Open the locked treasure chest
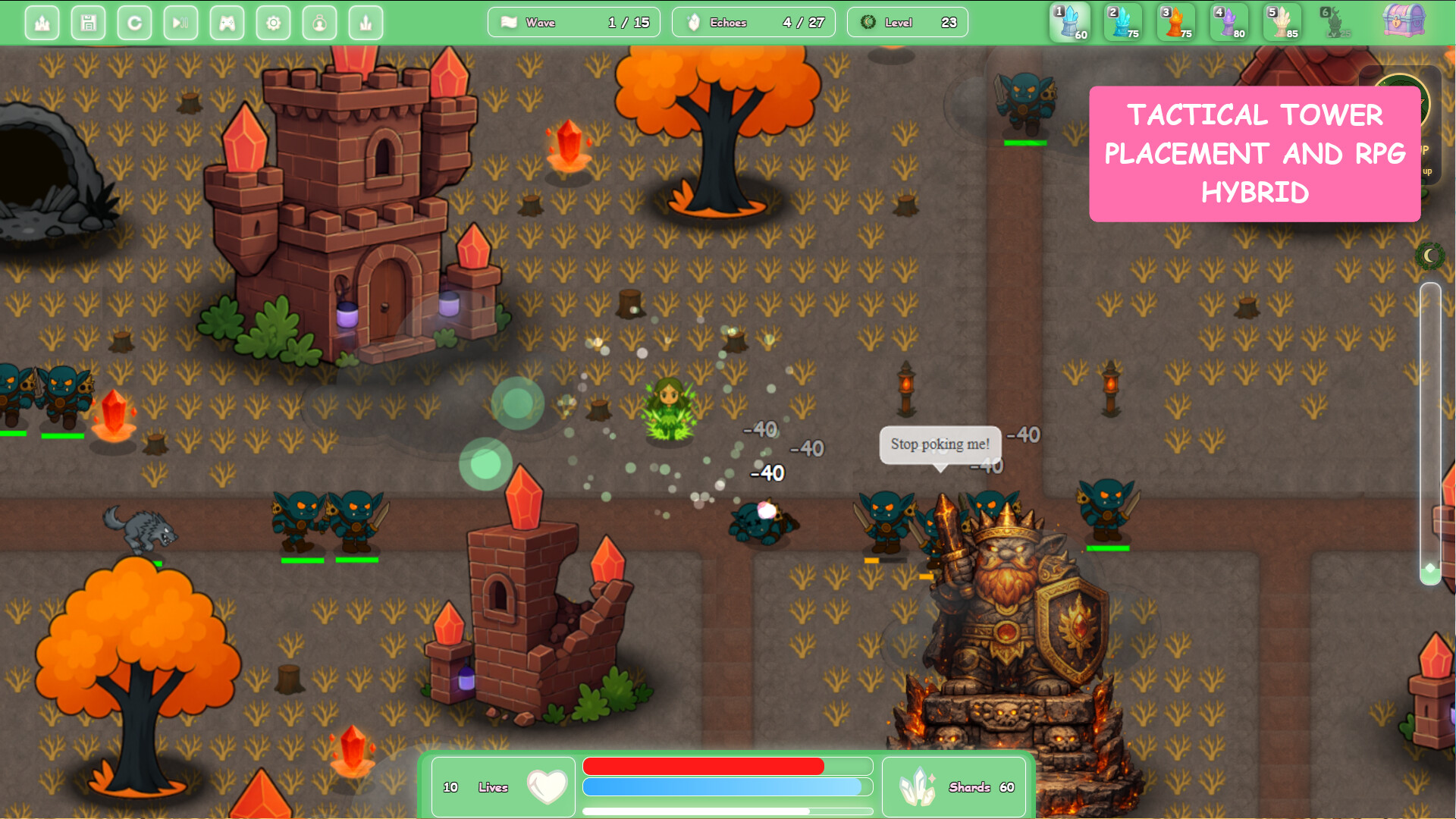Screen dimensions: 1456x819 pos(1404,20)
